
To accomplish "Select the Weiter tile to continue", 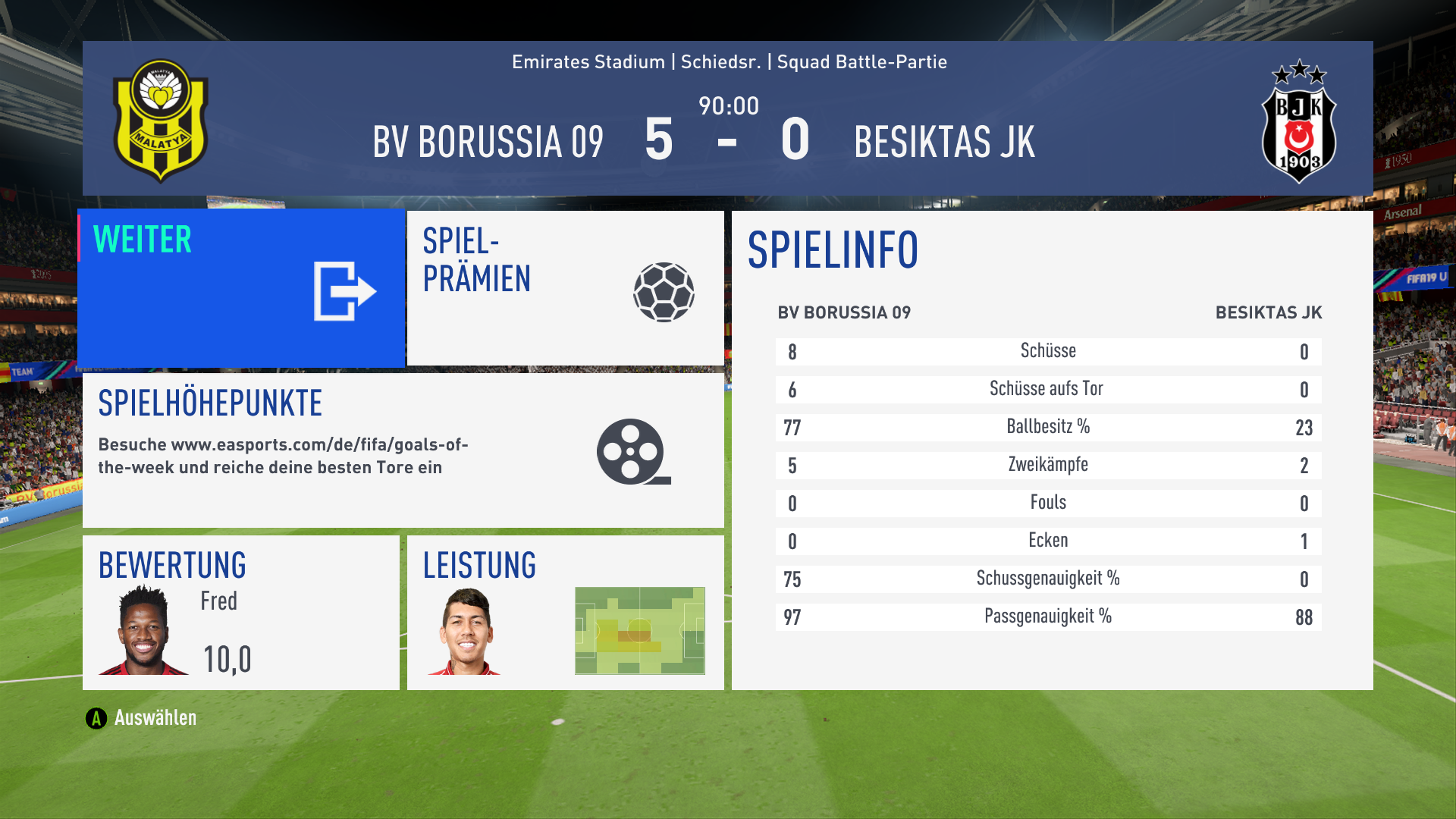I will 241,288.
